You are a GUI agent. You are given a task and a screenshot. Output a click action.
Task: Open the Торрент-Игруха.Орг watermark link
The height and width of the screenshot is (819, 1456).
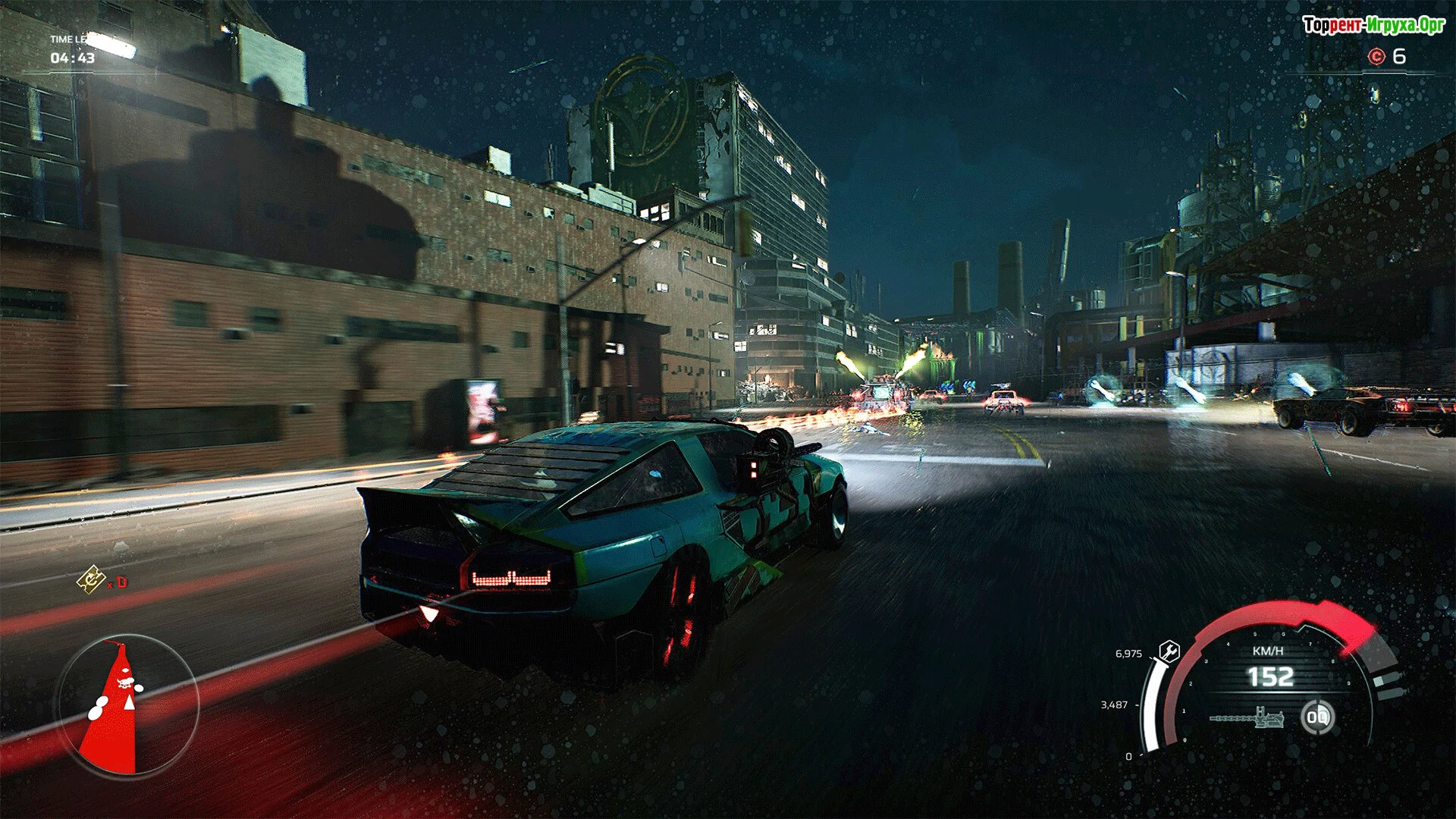[1373, 25]
